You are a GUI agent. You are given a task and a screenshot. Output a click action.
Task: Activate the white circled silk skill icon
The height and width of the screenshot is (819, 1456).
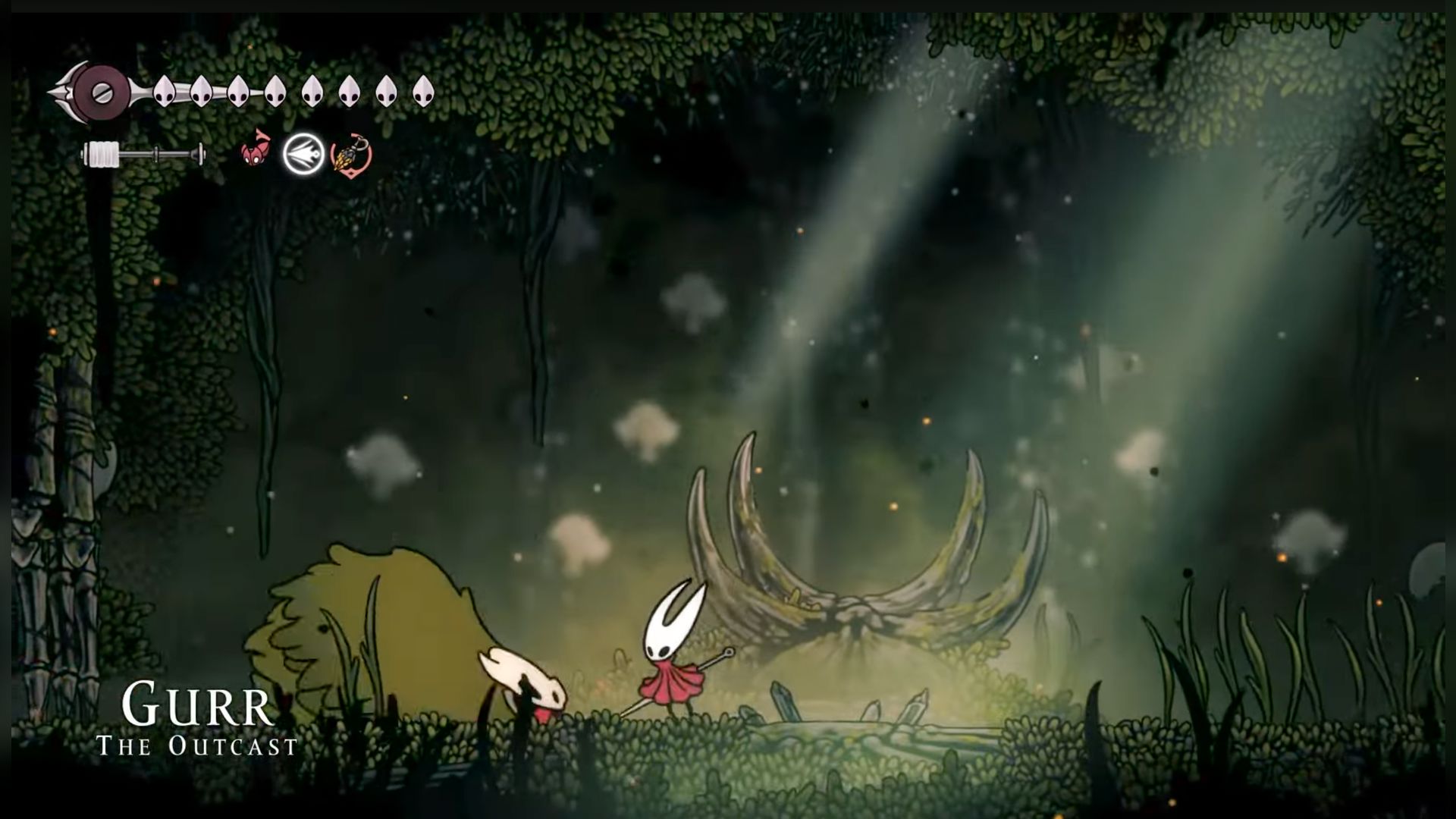pos(303,155)
